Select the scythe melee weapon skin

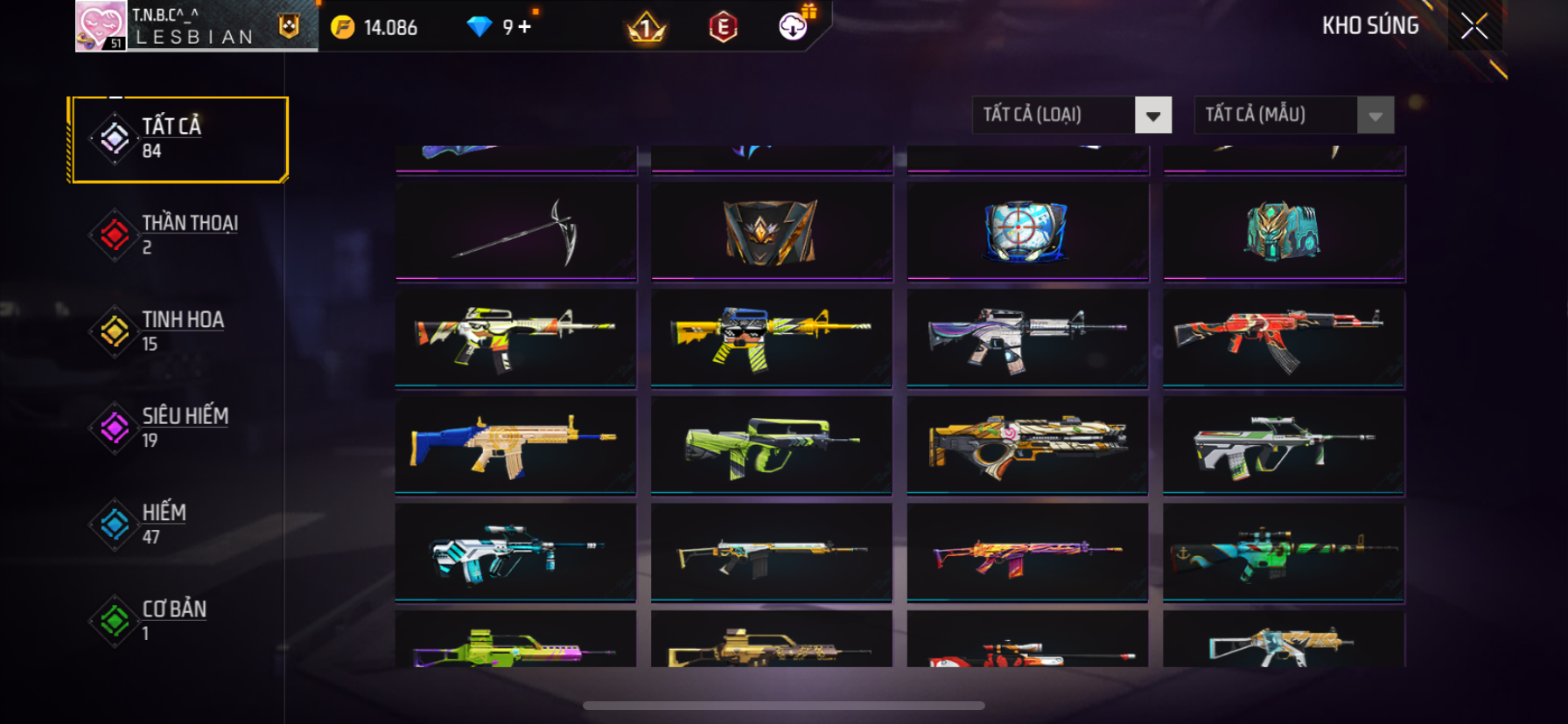tap(516, 232)
